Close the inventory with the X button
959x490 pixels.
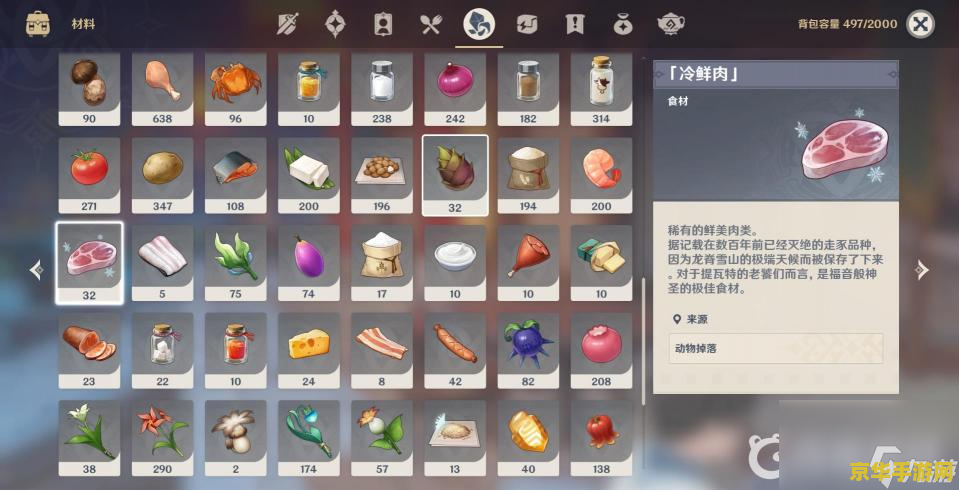point(920,24)
